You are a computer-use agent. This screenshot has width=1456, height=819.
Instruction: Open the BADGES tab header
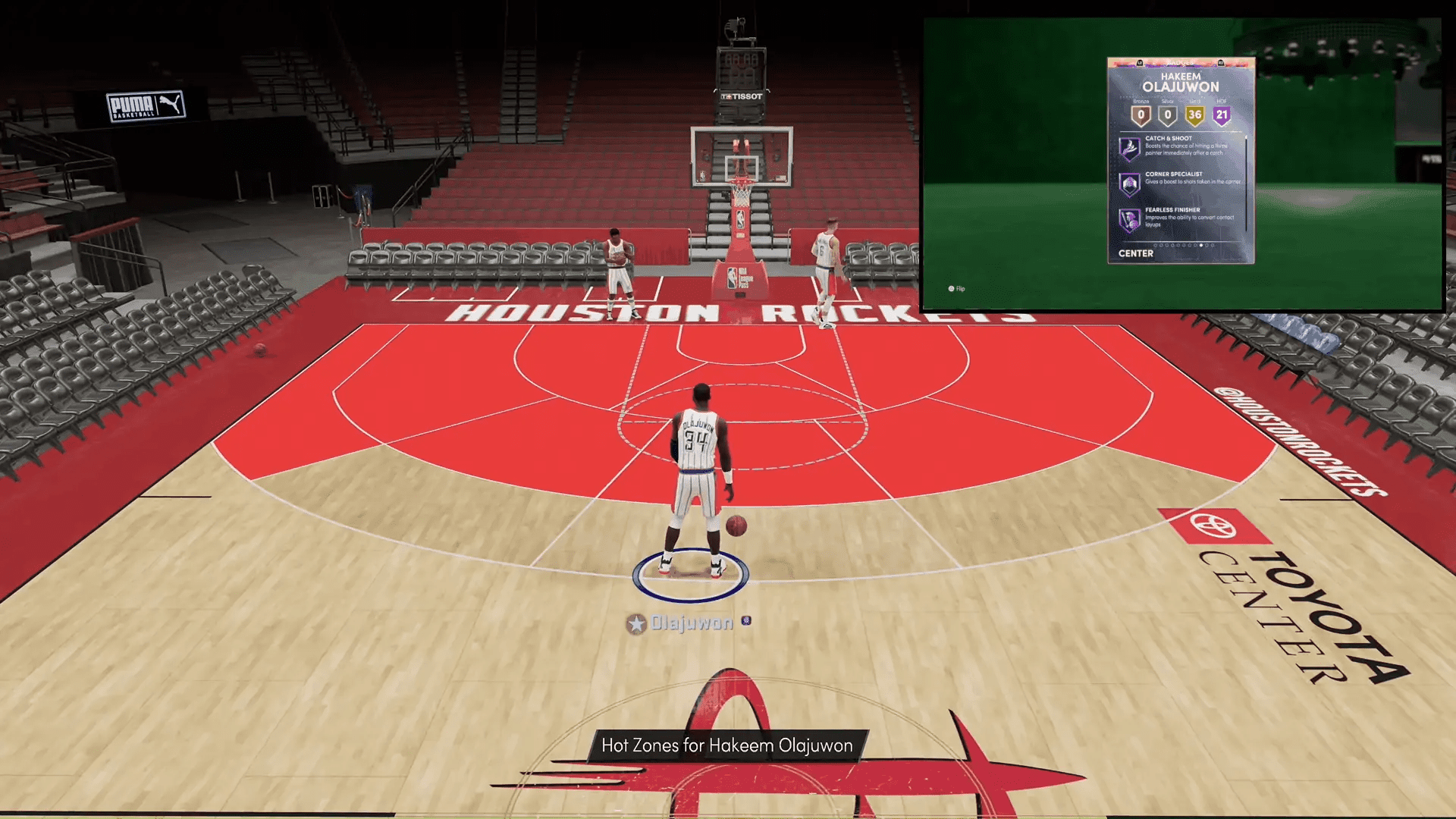(x=1181, y=61)
